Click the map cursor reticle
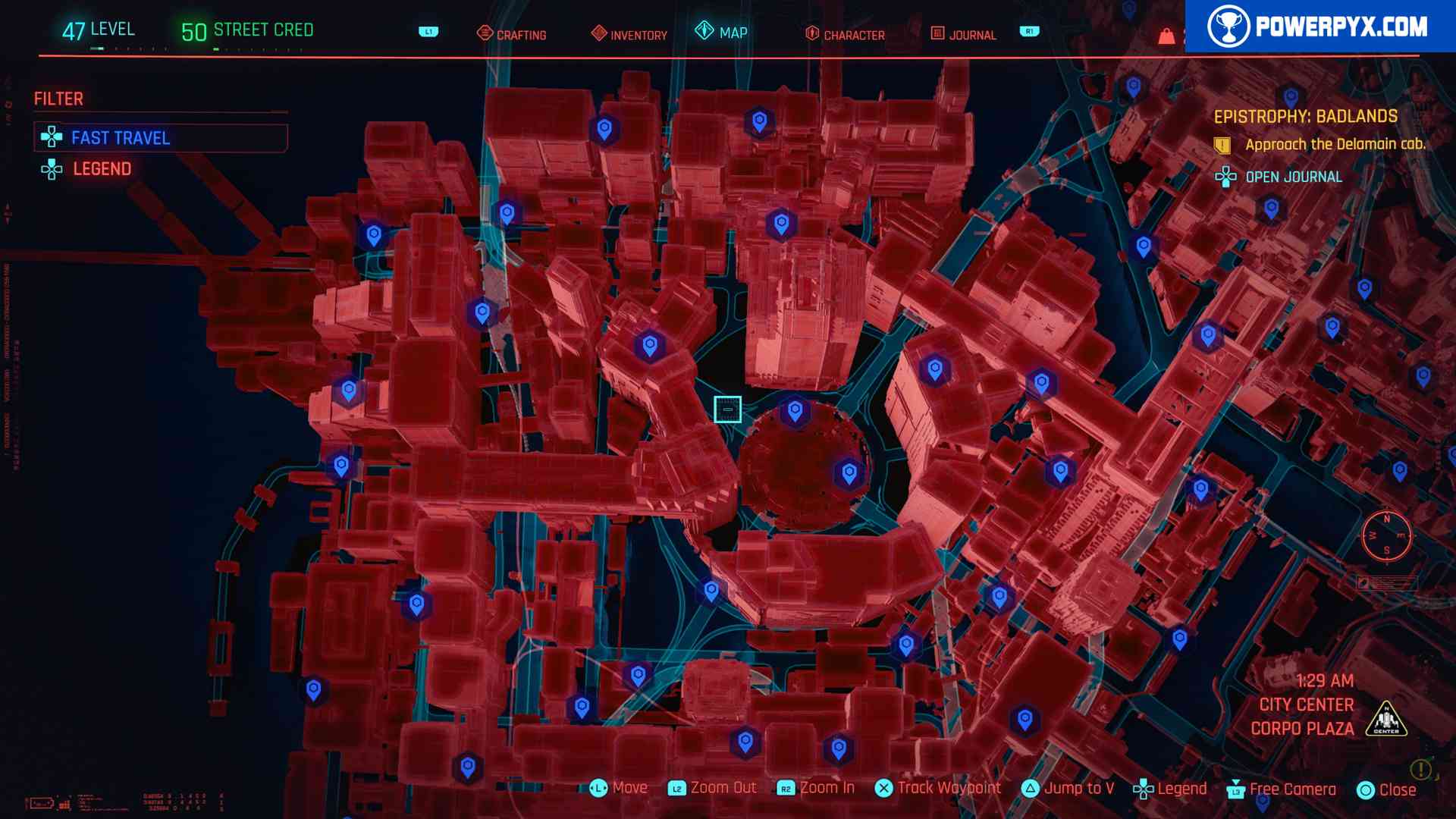Screen dimensions: 1456x819 729,409
